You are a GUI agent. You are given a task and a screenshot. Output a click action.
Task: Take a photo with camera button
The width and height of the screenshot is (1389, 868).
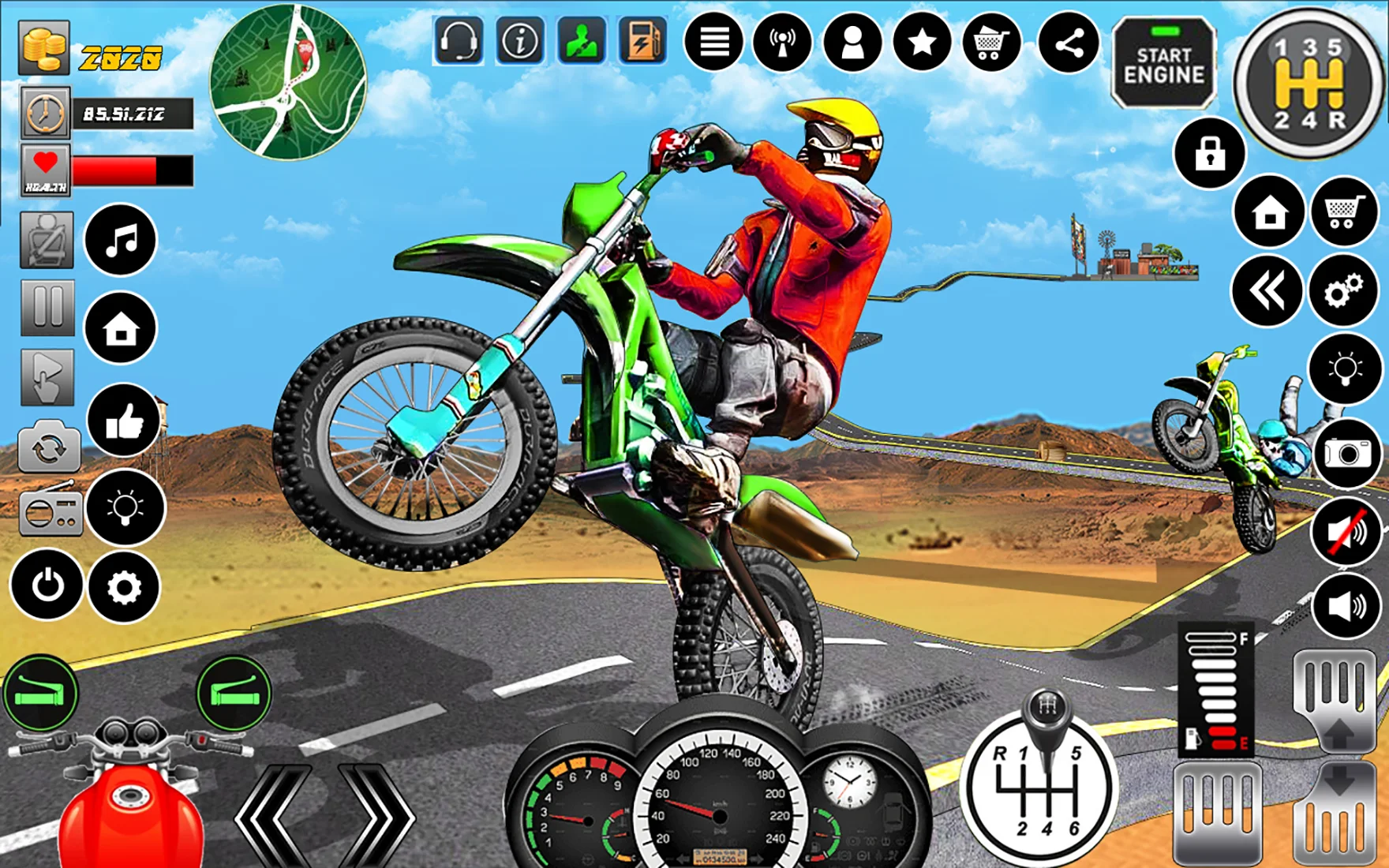pos(1347,453)
